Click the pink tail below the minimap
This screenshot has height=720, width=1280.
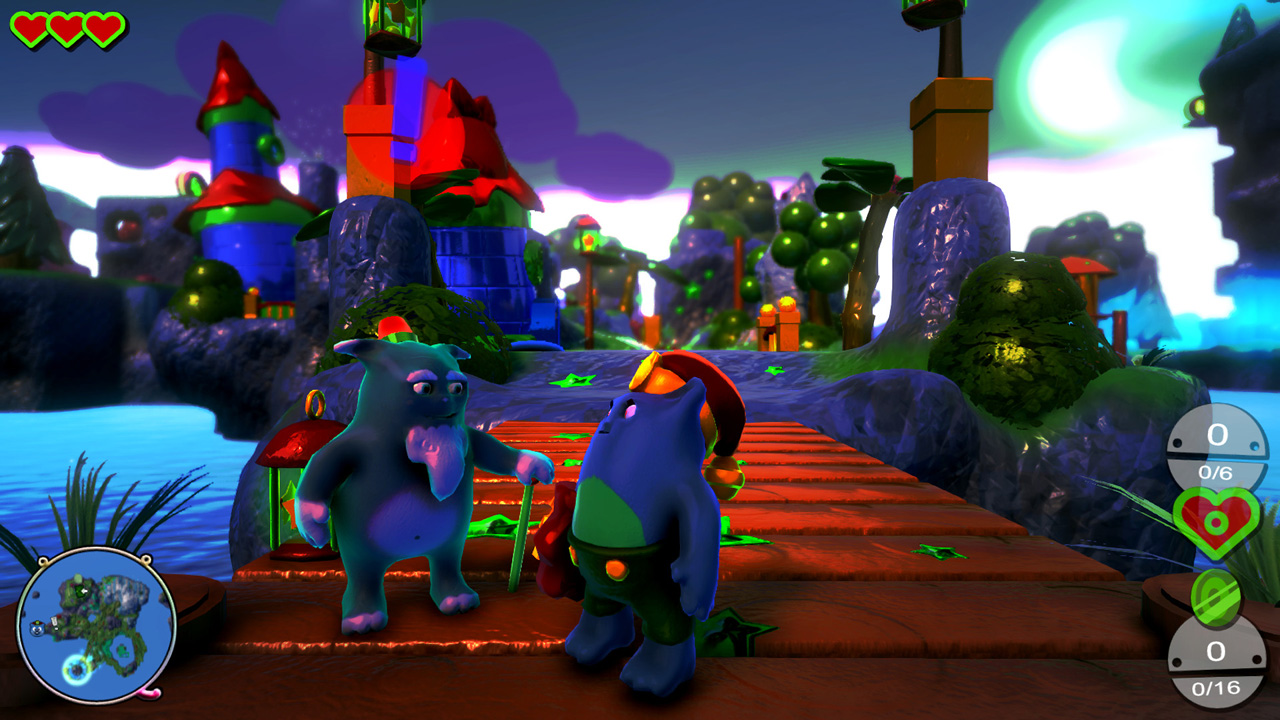[x=148, y=694]
